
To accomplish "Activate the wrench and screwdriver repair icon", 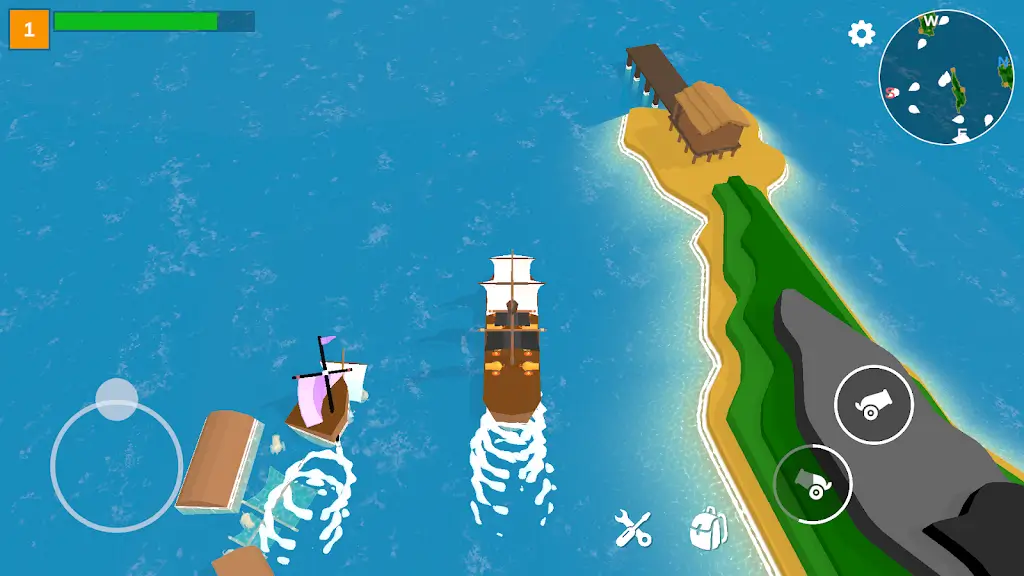I will click(x=633, y=528).
